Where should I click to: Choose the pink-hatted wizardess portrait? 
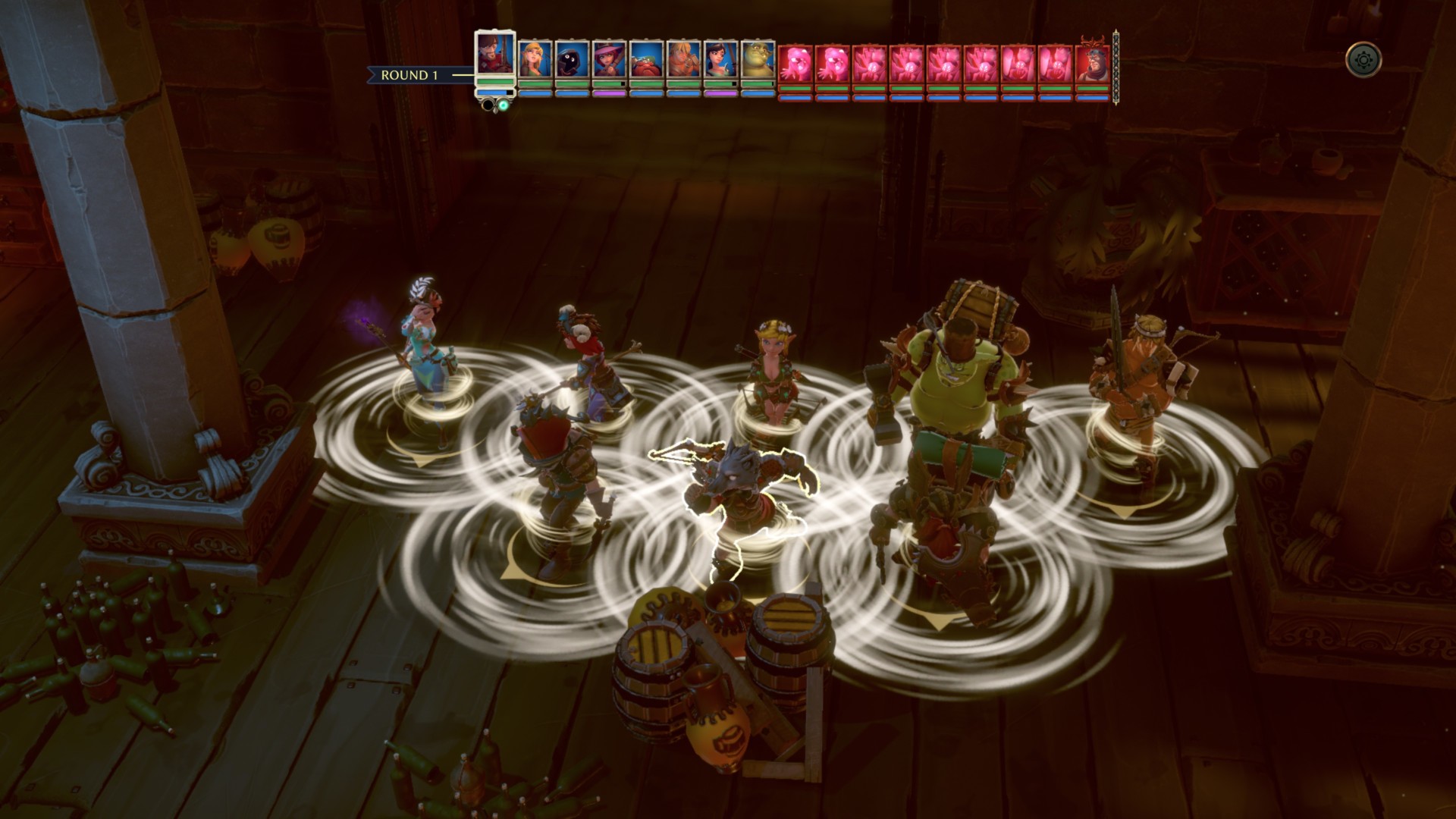click(x=609, y=60)
